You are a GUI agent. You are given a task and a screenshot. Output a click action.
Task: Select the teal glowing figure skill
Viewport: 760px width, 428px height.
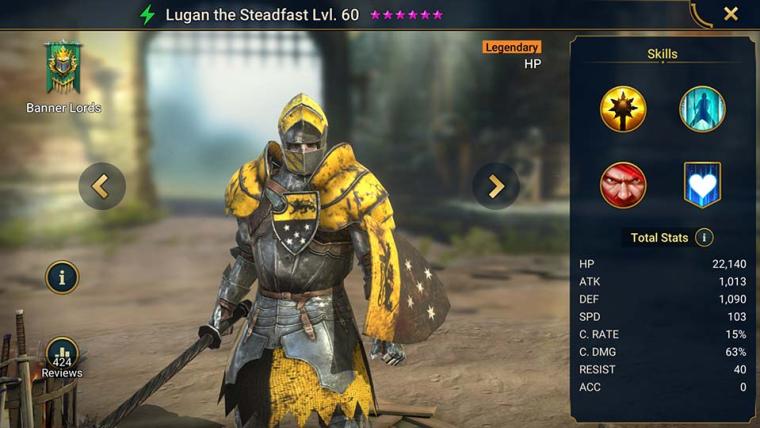click(702, 109)
